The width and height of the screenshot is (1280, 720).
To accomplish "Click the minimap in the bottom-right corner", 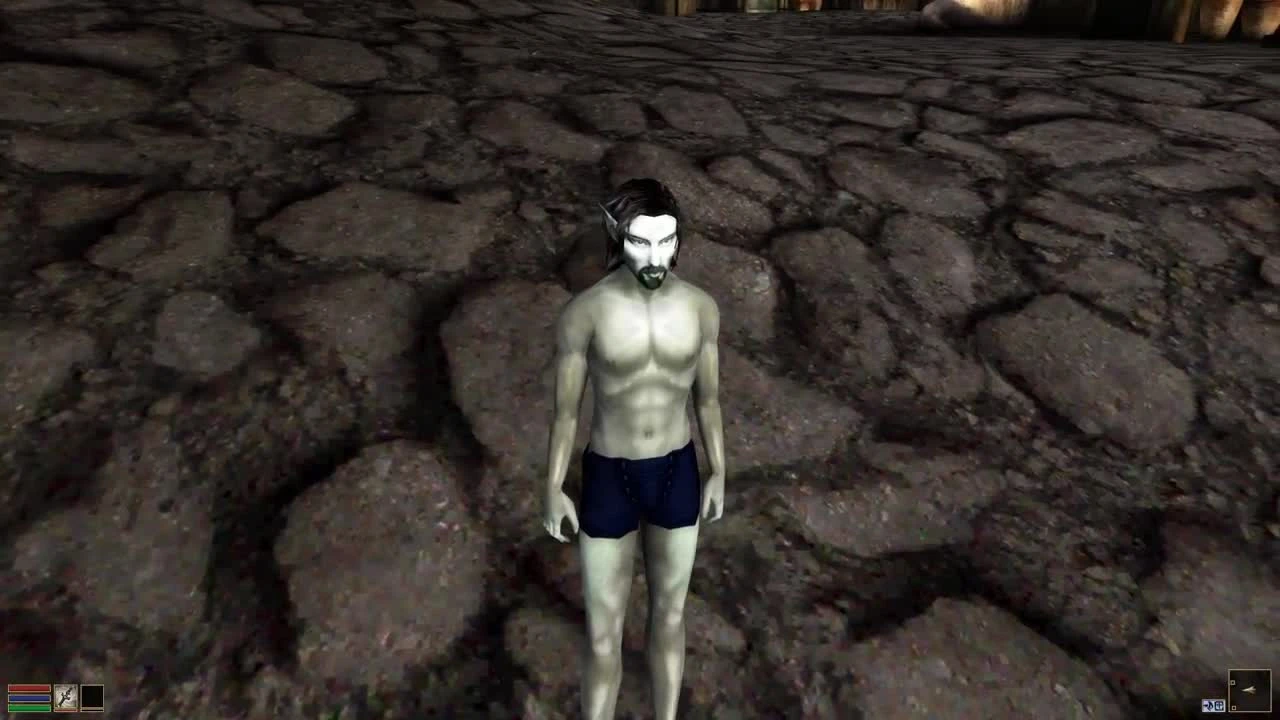I will (1249, 691).
